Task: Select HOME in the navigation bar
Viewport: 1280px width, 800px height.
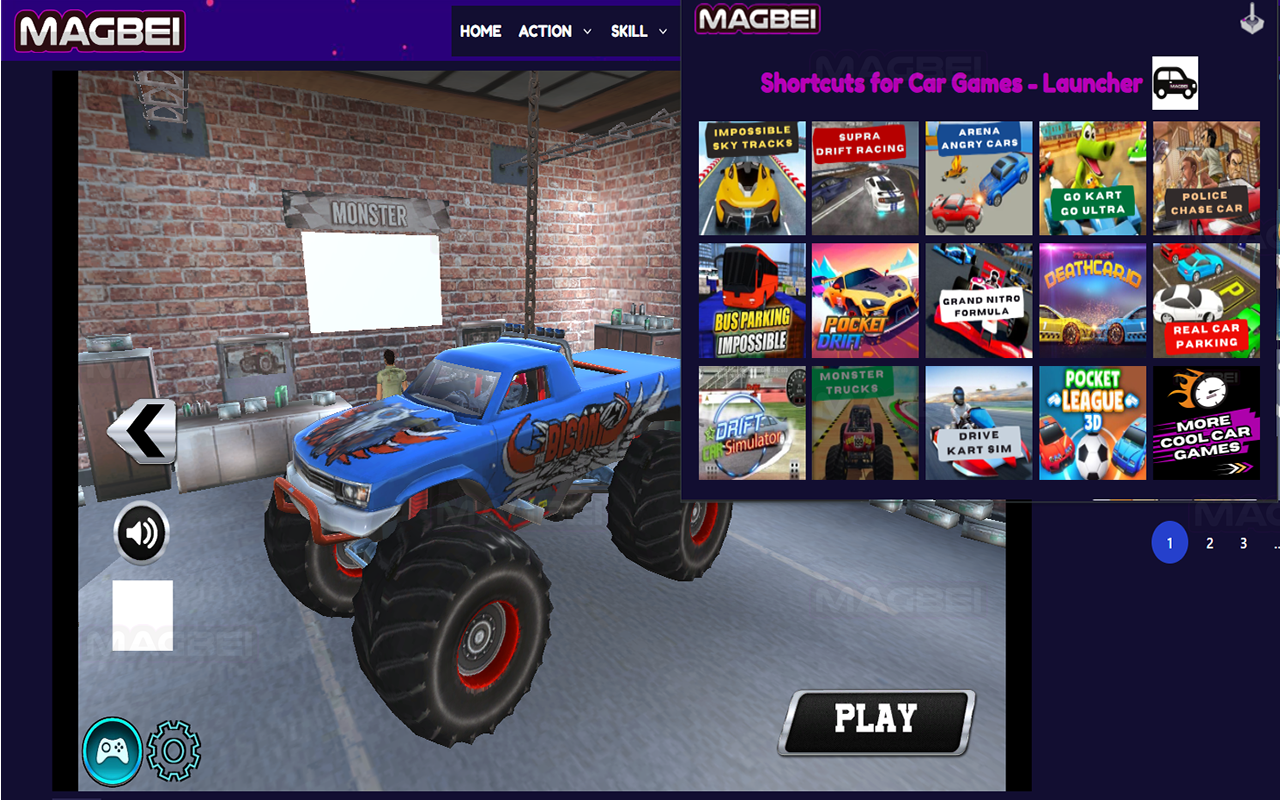Action: 481,31
